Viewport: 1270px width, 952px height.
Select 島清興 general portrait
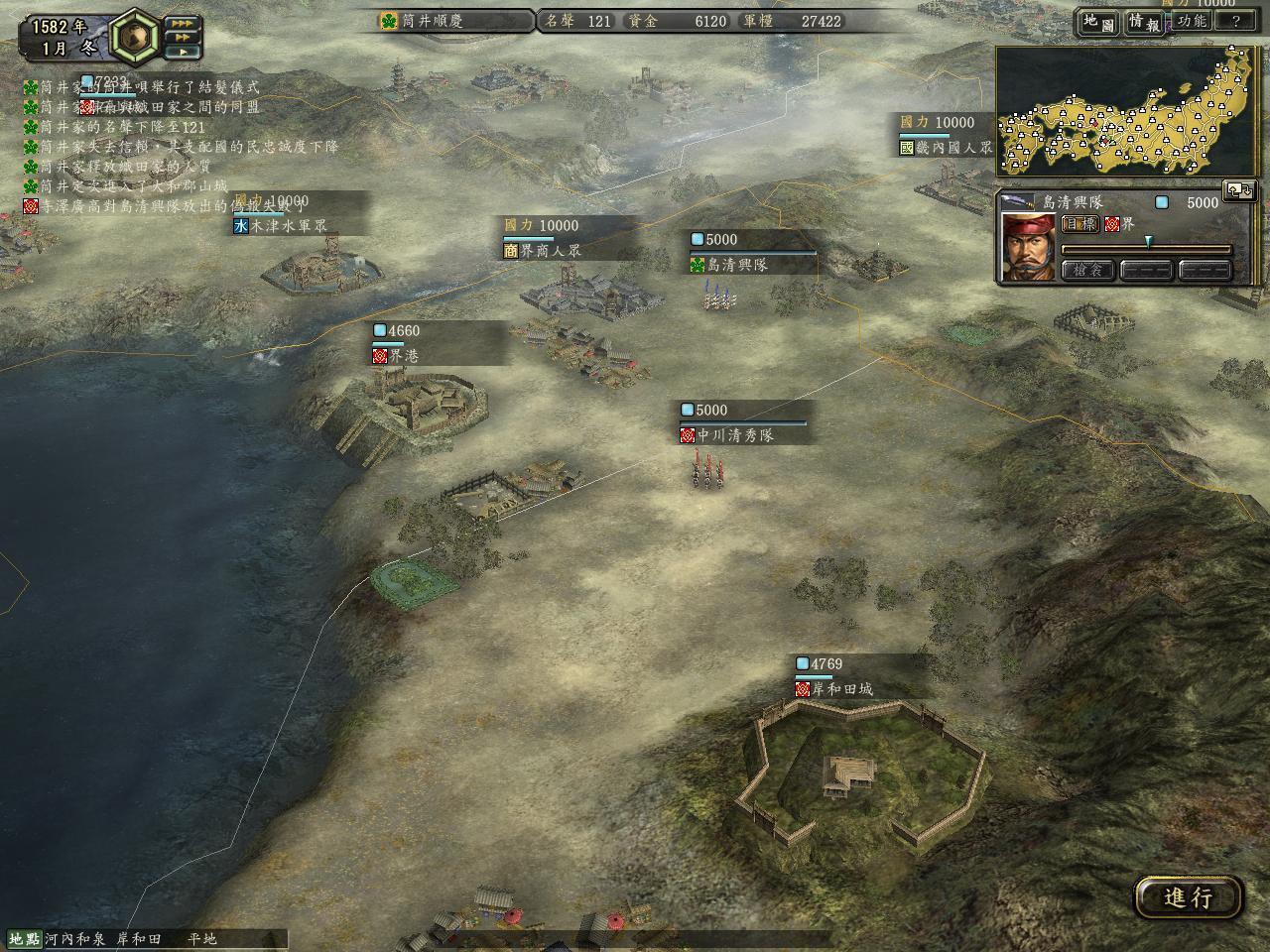pos(1027,247)
